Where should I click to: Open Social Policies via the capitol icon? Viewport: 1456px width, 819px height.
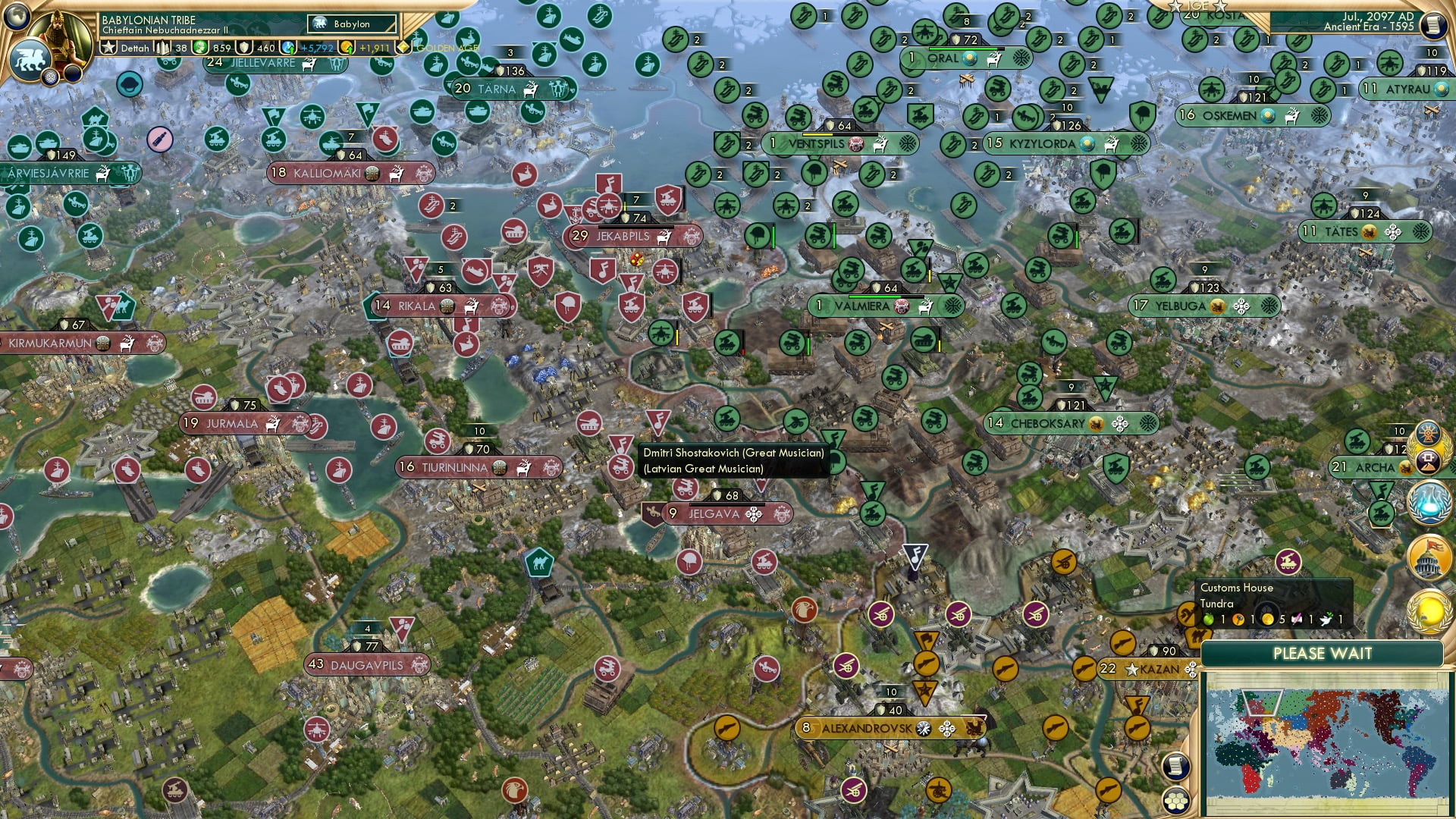tap(1428, 556)
